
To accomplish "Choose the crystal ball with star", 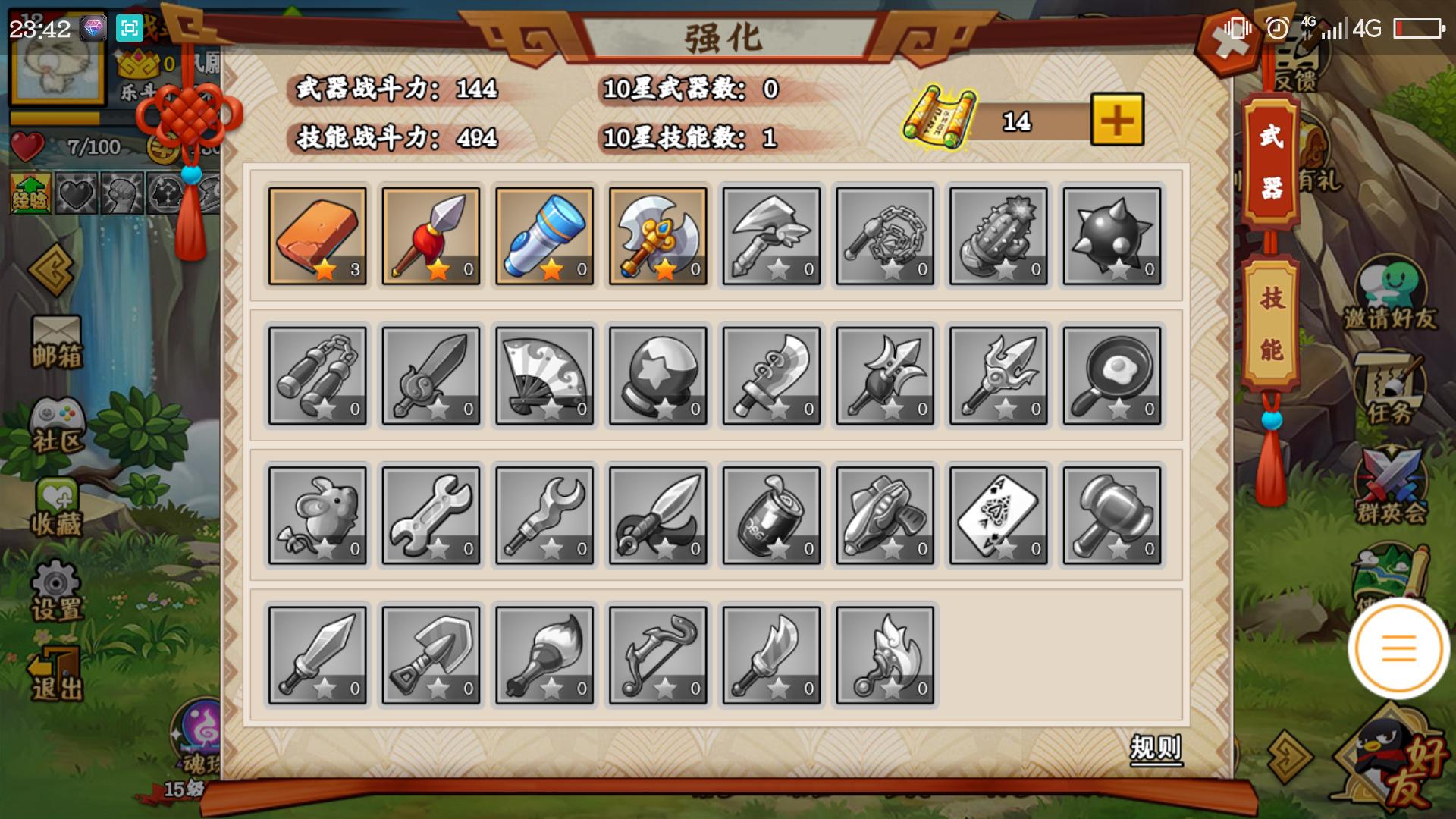I will (x=658, y=376).
